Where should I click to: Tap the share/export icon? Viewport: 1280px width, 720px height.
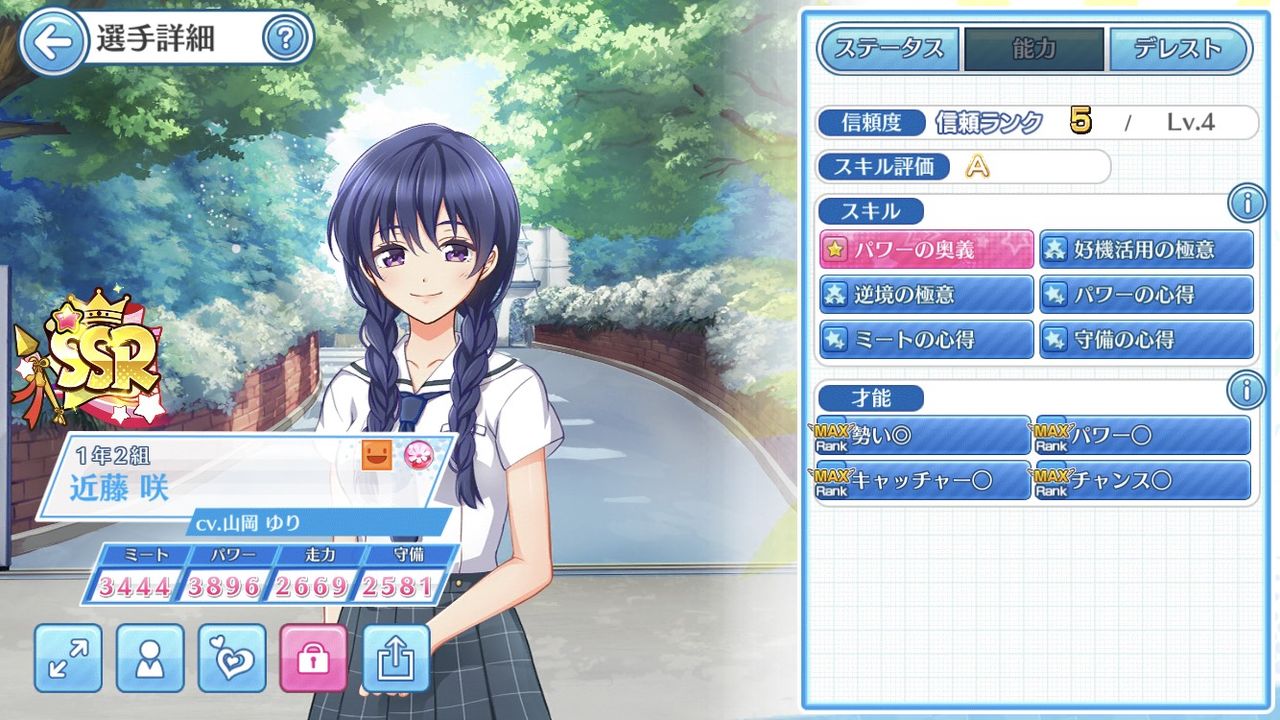[x=397, y=659]
